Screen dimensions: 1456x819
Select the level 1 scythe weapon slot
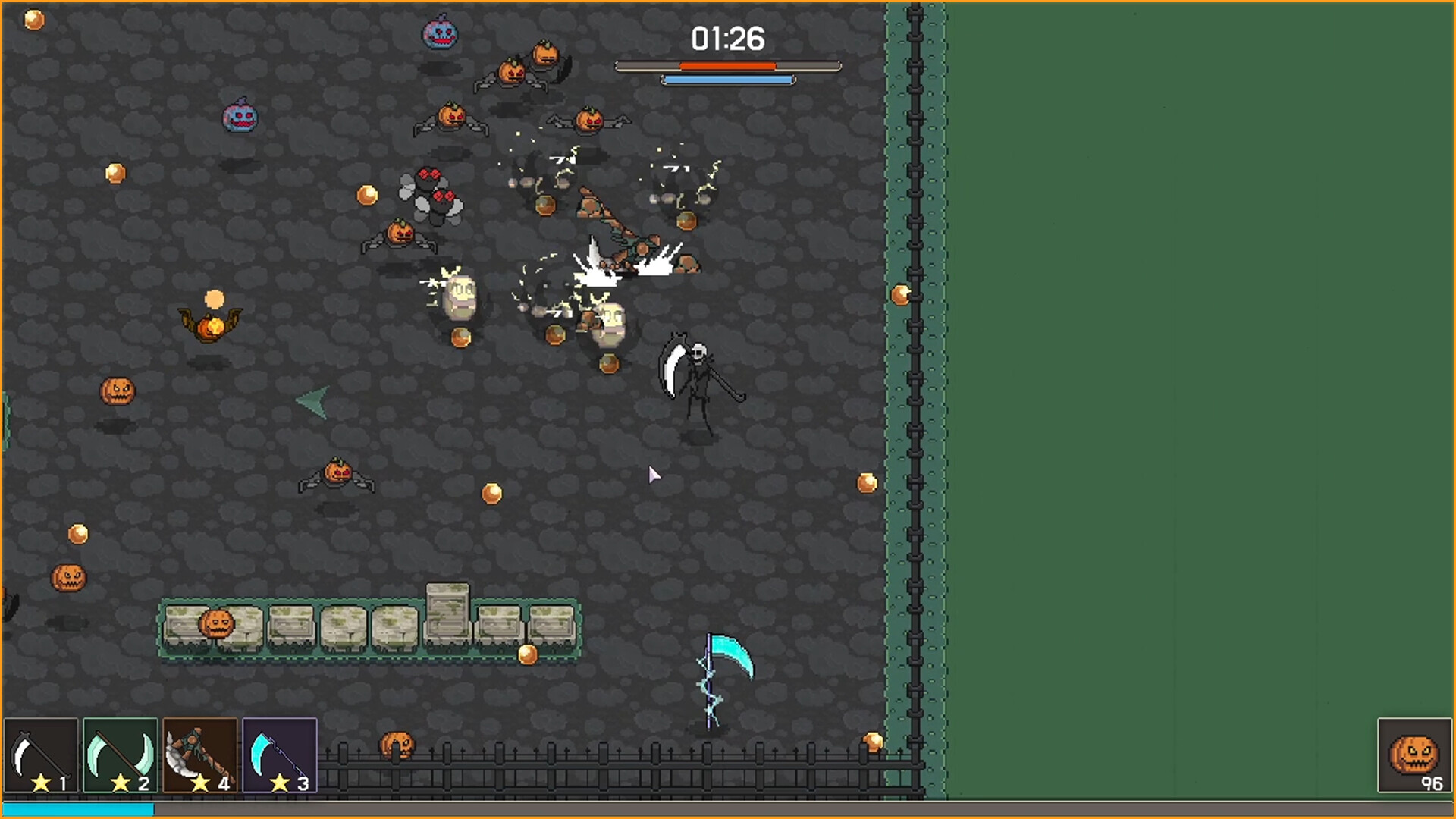click(39, 755)
